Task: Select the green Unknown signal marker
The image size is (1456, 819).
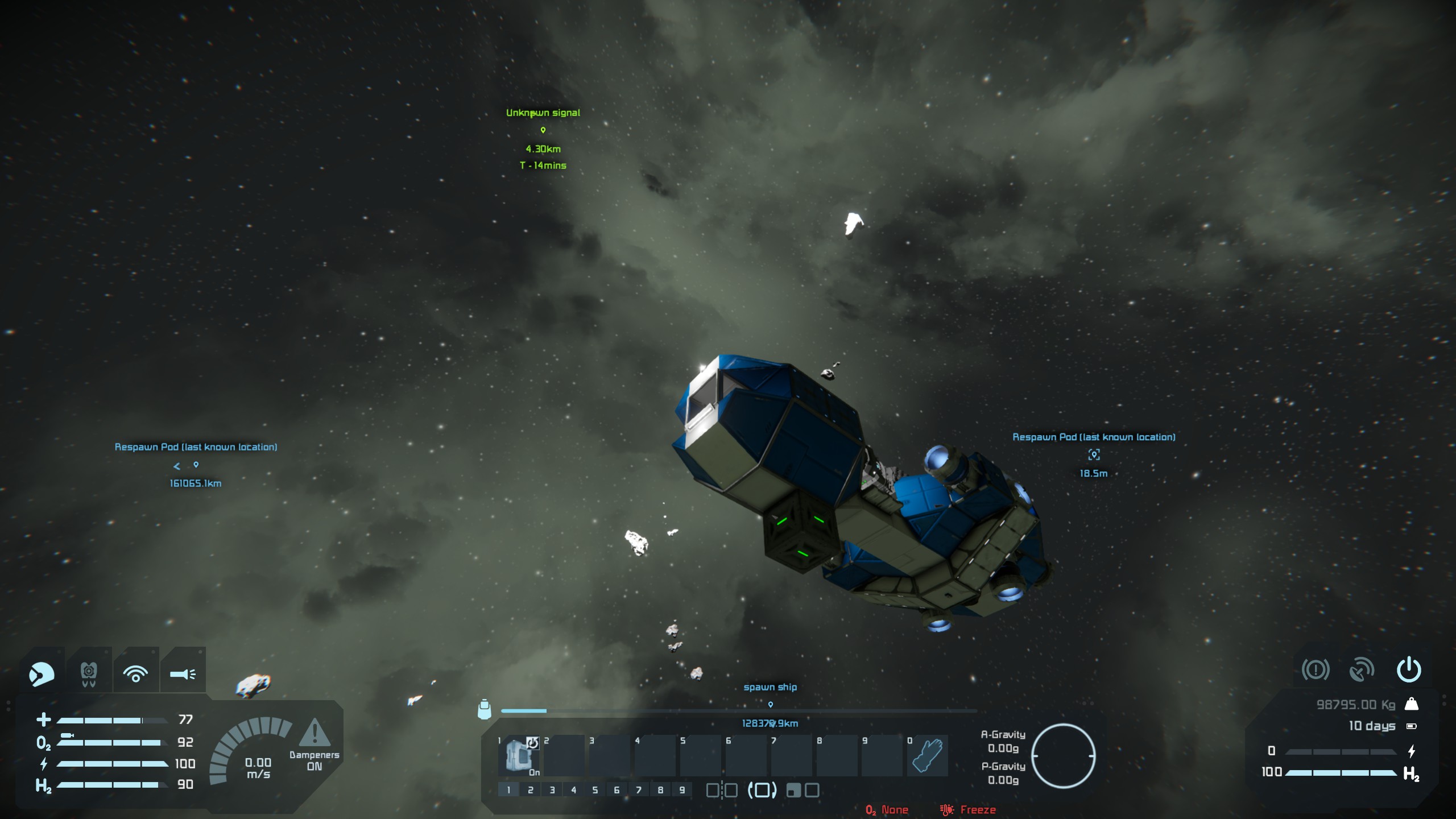Action: 543,130
